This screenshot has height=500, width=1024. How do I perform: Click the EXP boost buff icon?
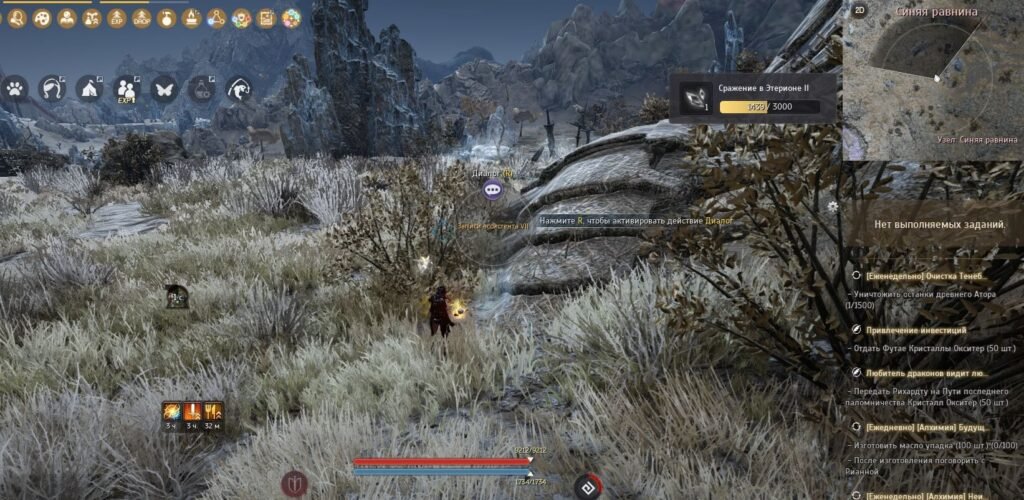117,18
